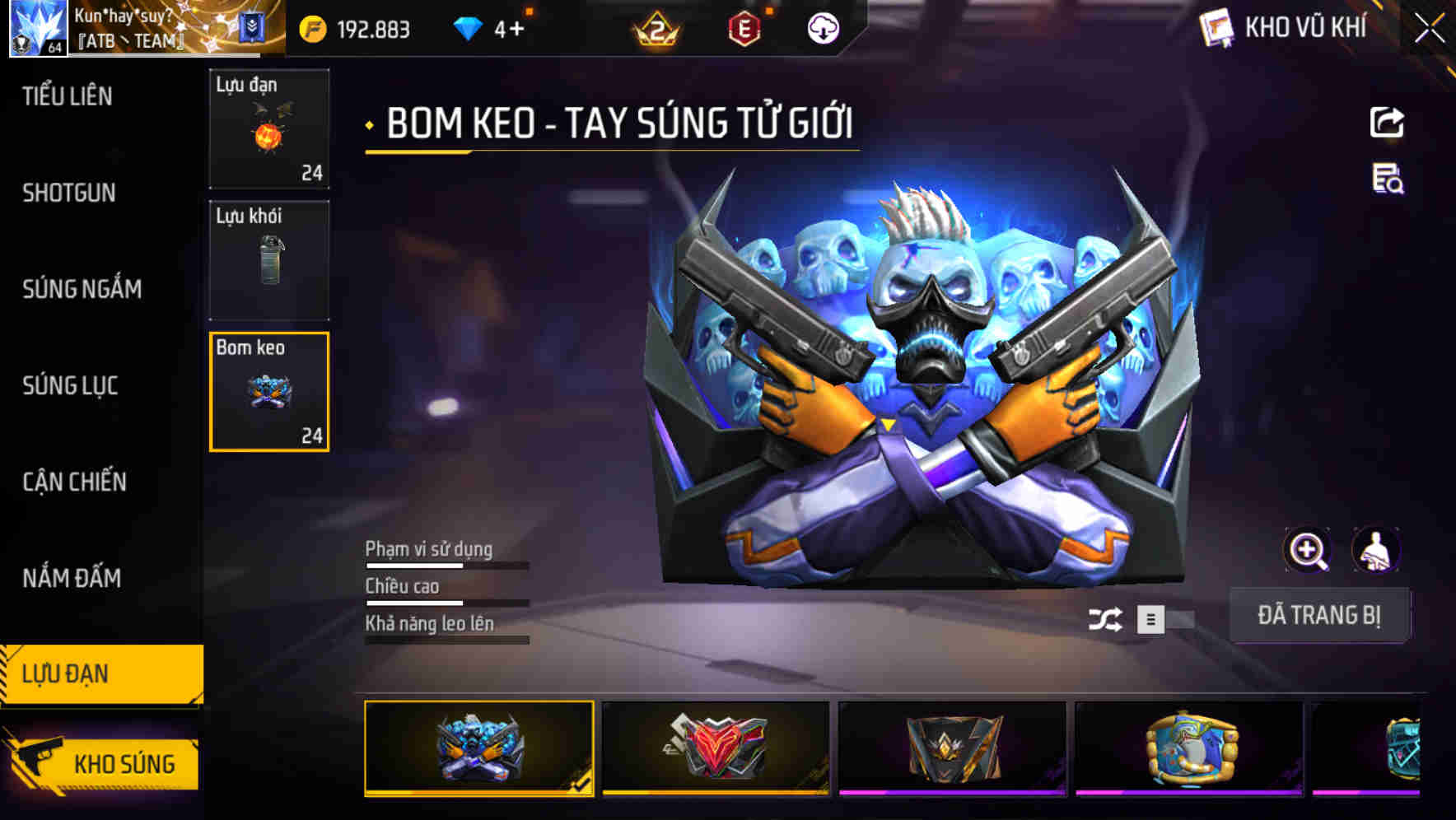
Task: Select the red heart skin thumbnail at the bottom
Action: pos(713,751)
